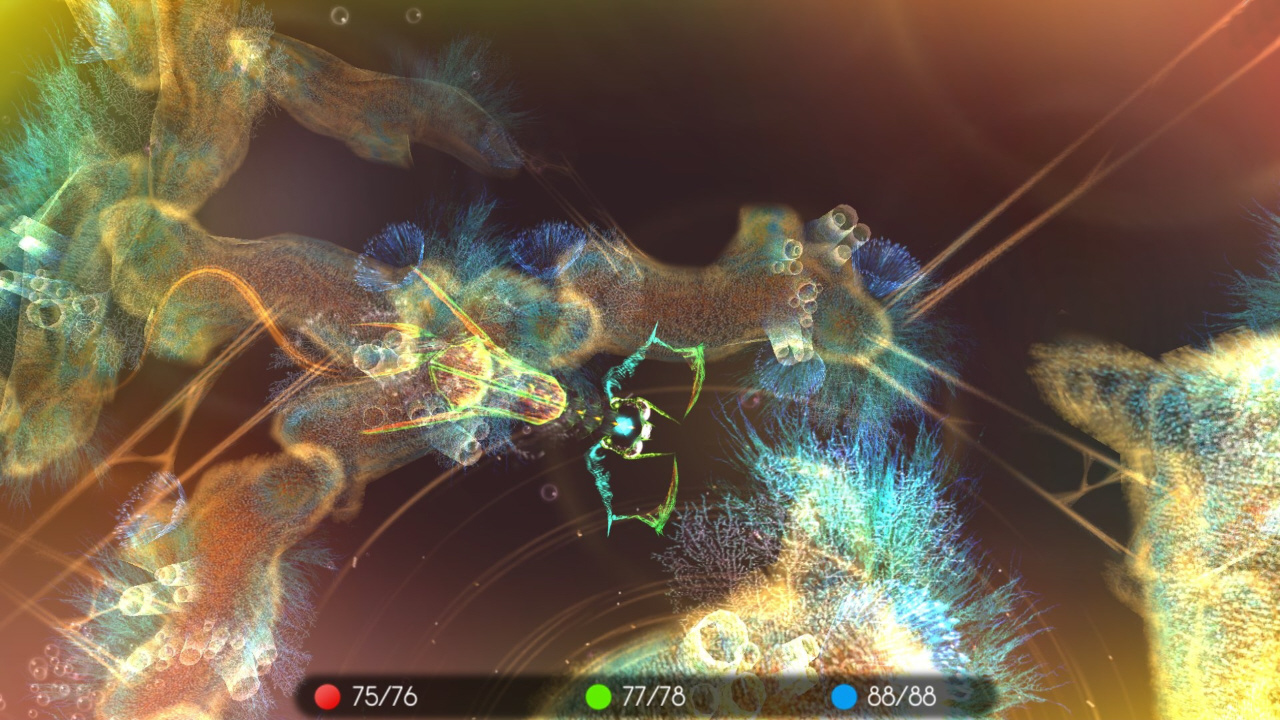
Task: Click the bright cyan core of the creature
Action: click(x=625, y=425)
